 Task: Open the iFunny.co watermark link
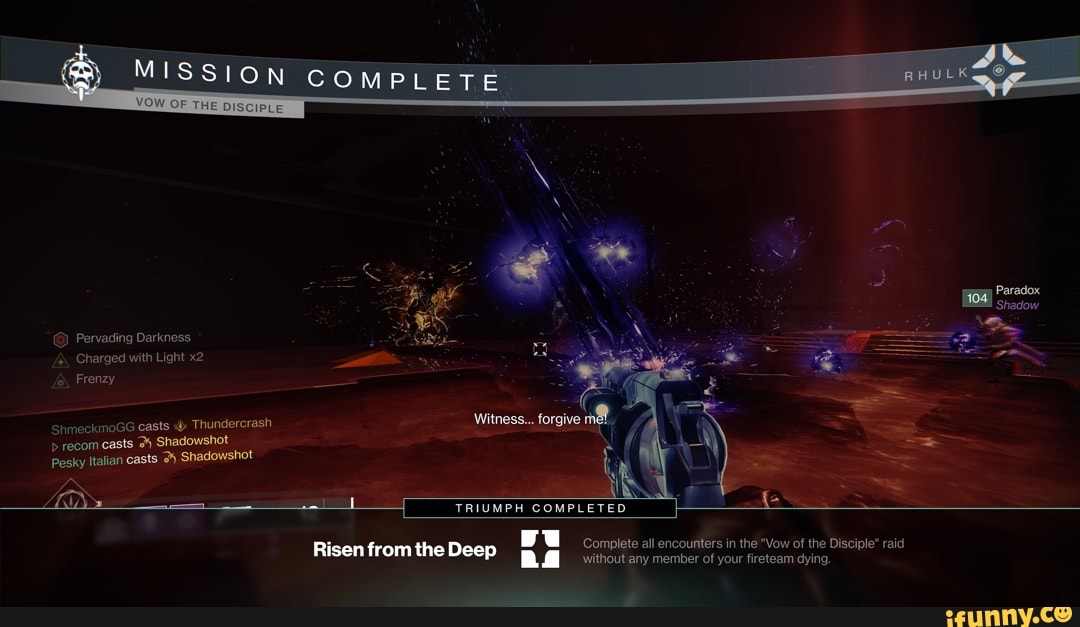[x=1010, y=611]
